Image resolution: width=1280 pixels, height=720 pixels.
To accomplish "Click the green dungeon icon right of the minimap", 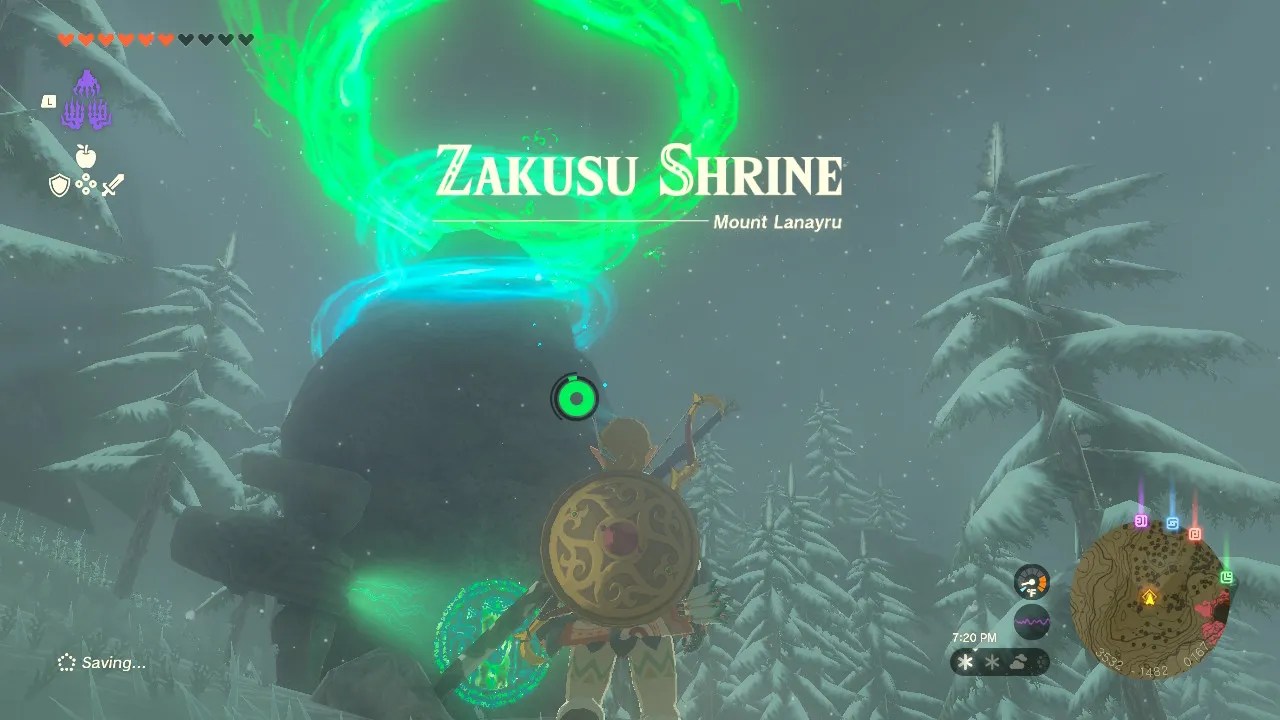I will pyautogui.click(x=1227, y=576).
